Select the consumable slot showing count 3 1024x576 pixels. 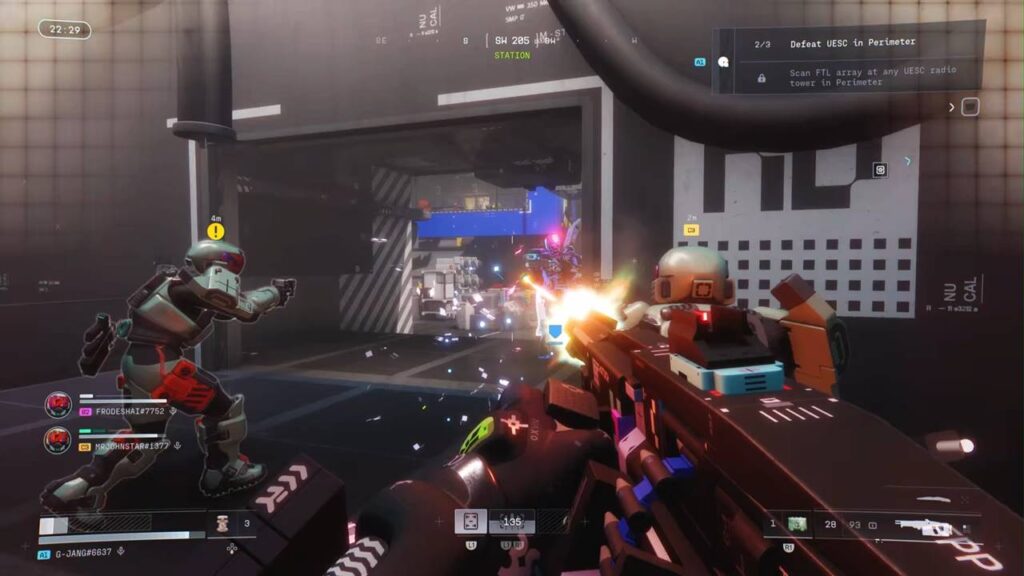tap(222, 521)
